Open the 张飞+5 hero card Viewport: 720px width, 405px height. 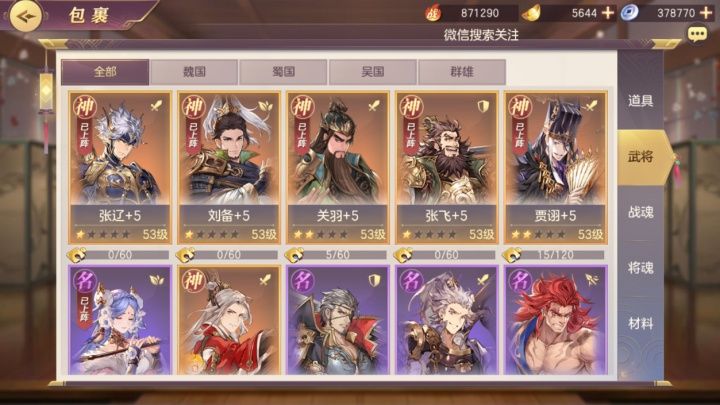click(442, 167)
